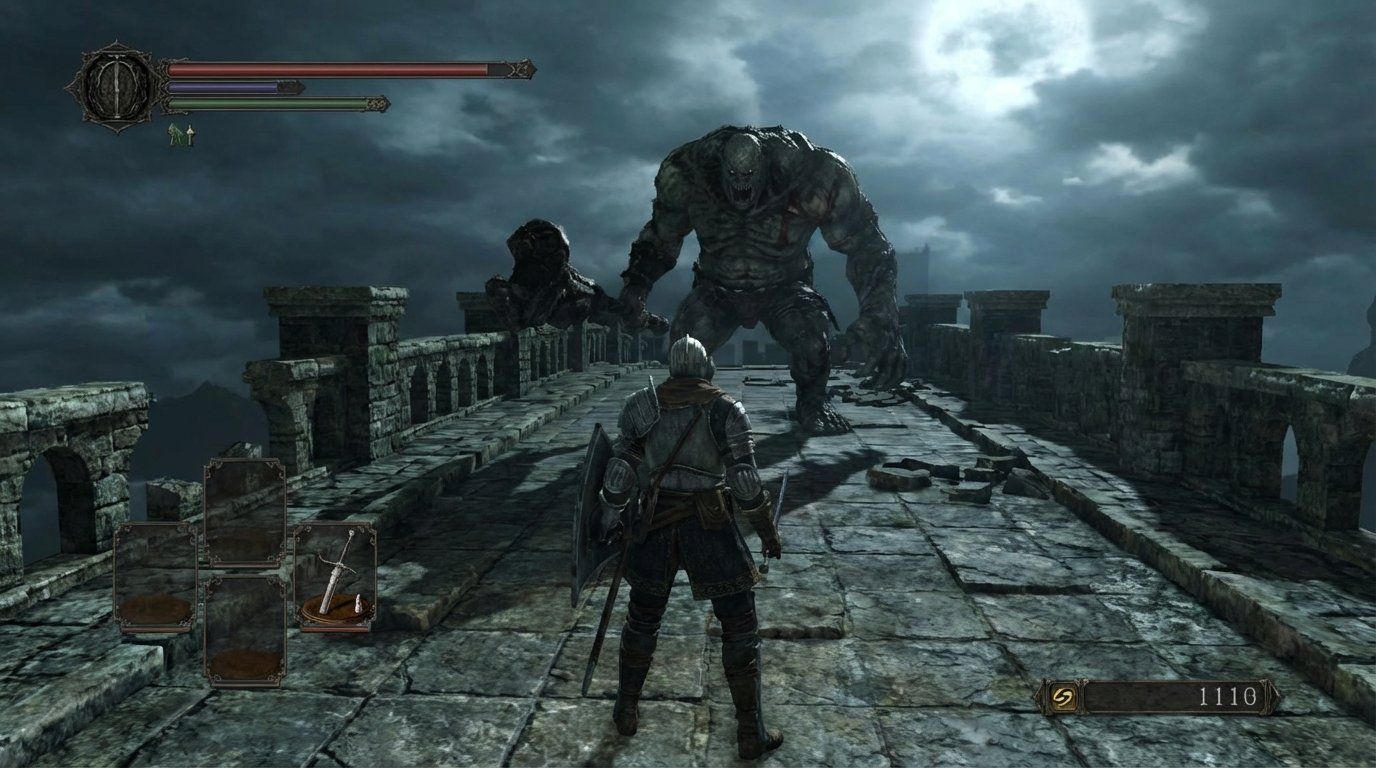Select the empty item quick slot at bottom
Viewport: 1376px width, 768px height.
pyautogui.click(x=245, y=630)
